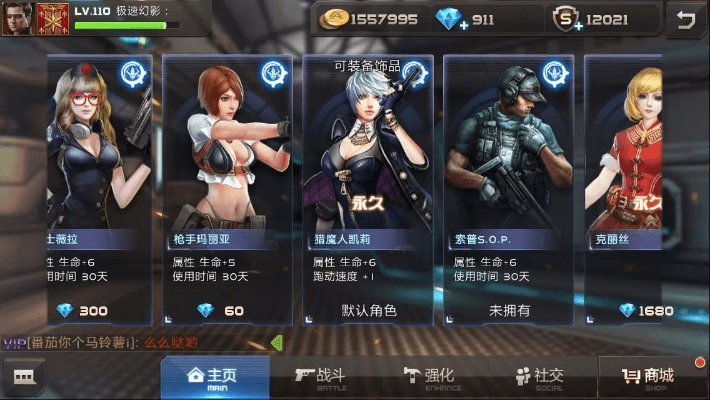710x400 pixels.
Task: Tap the accessory badge on 索普 card
Action: (554, 73)
